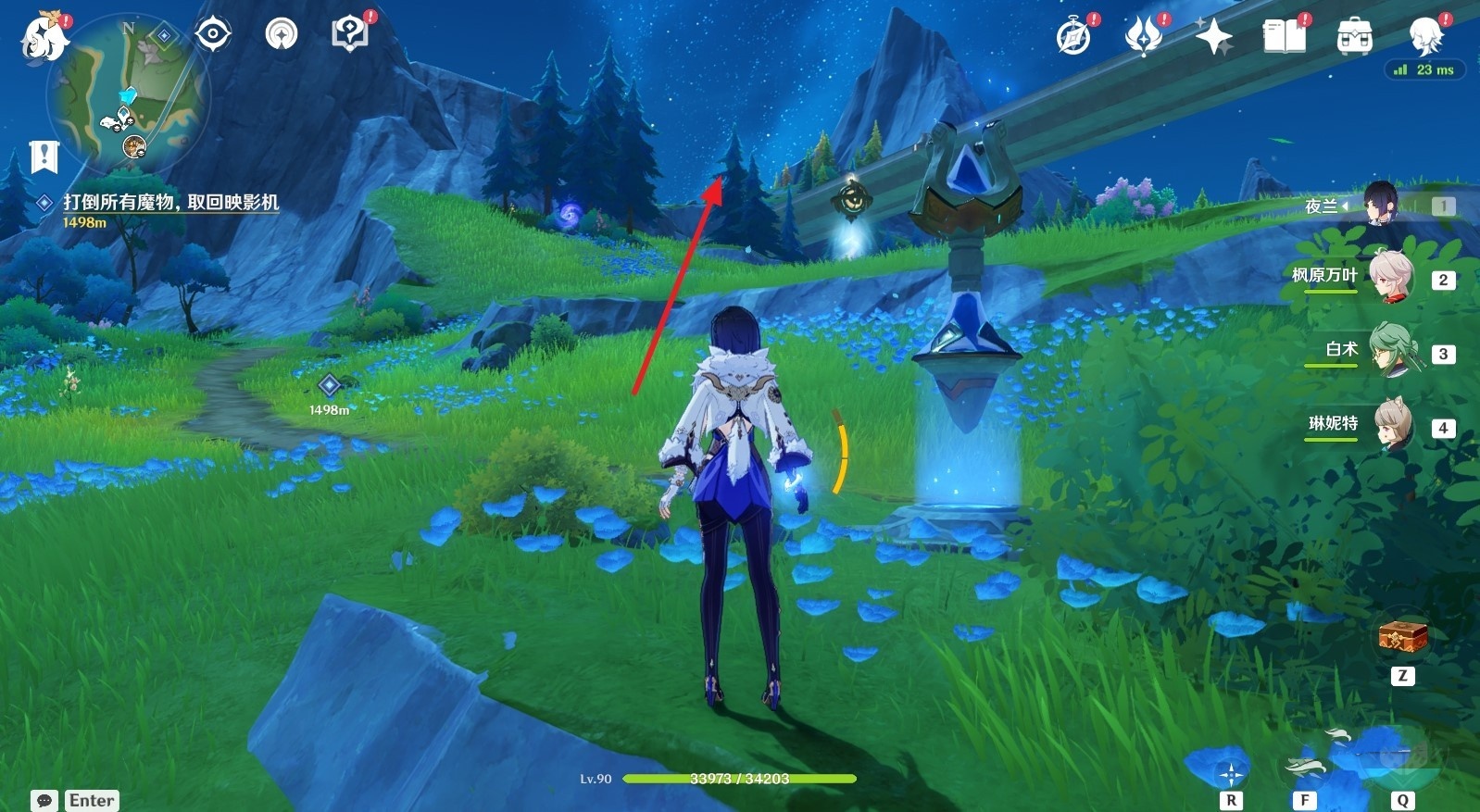The height and width of the screenshot is (812, 1480).
Task: Open the compass events icon
Action: click(1074, 37)
